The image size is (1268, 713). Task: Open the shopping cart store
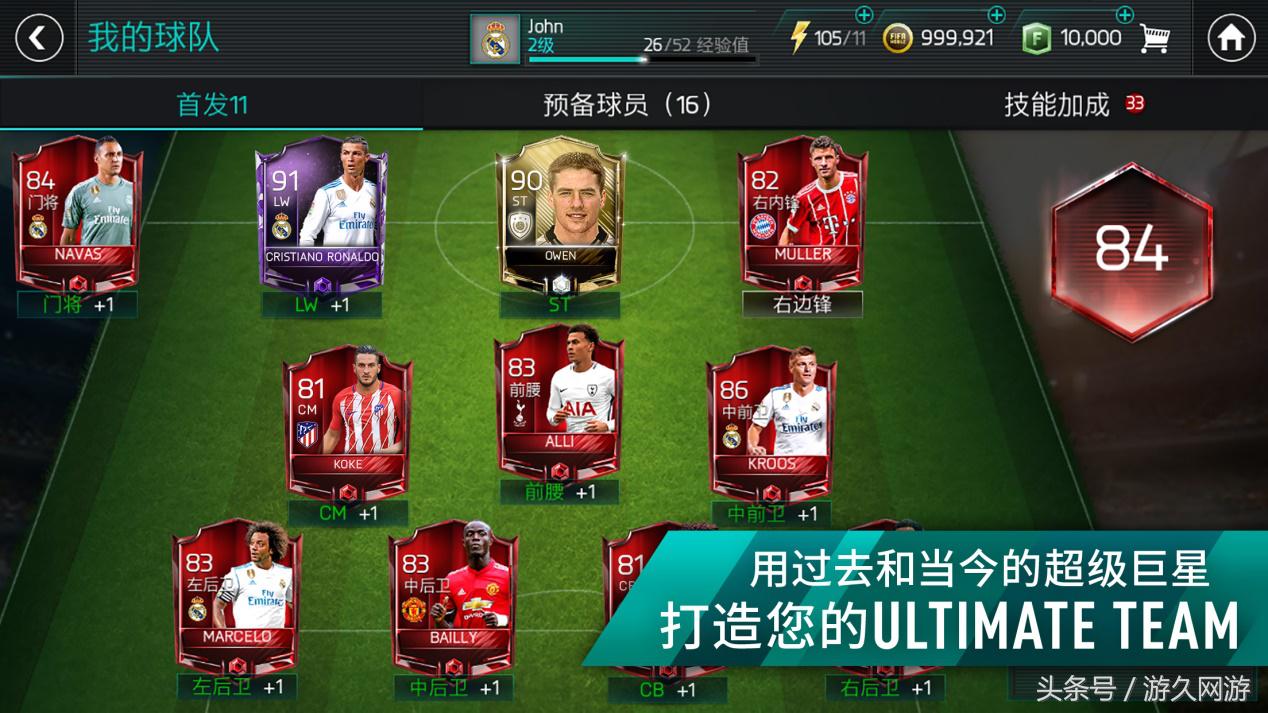[1155, 38]
